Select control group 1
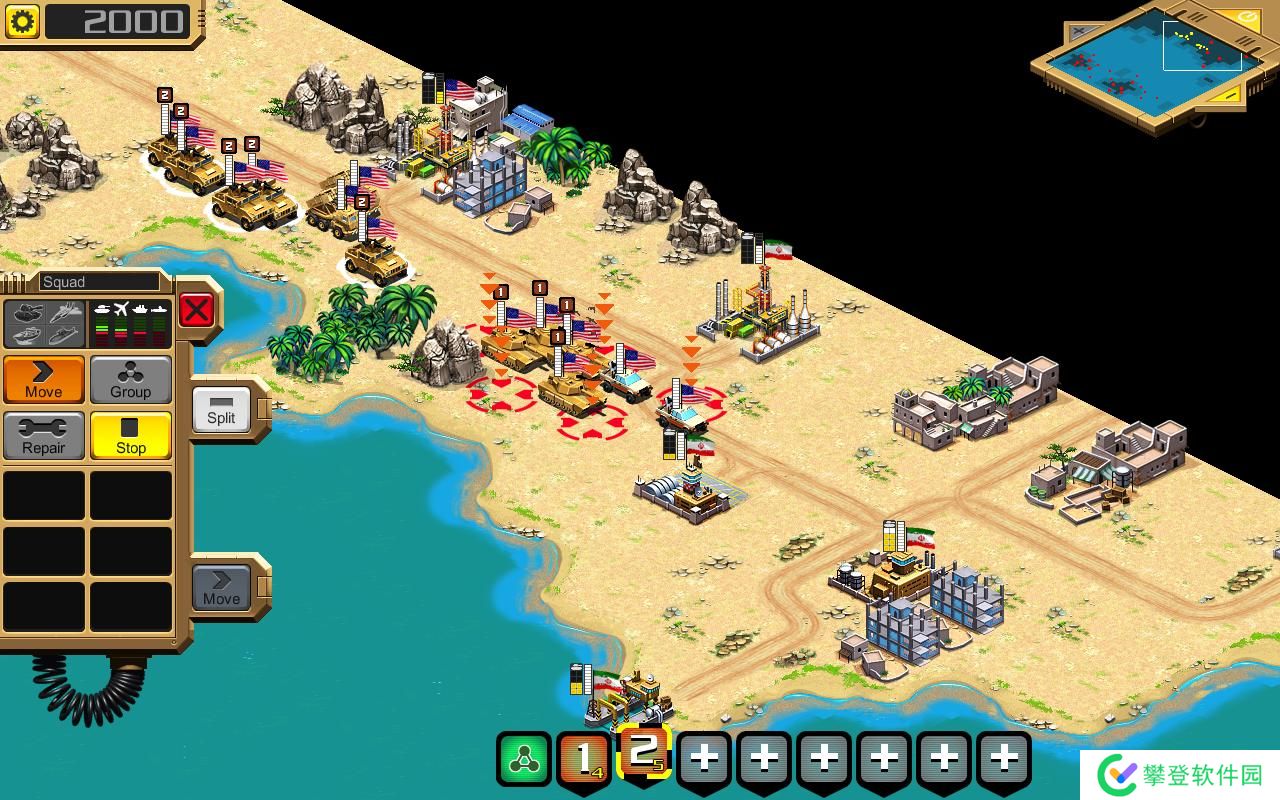The image size is (1280, 800). coord(584,760)
